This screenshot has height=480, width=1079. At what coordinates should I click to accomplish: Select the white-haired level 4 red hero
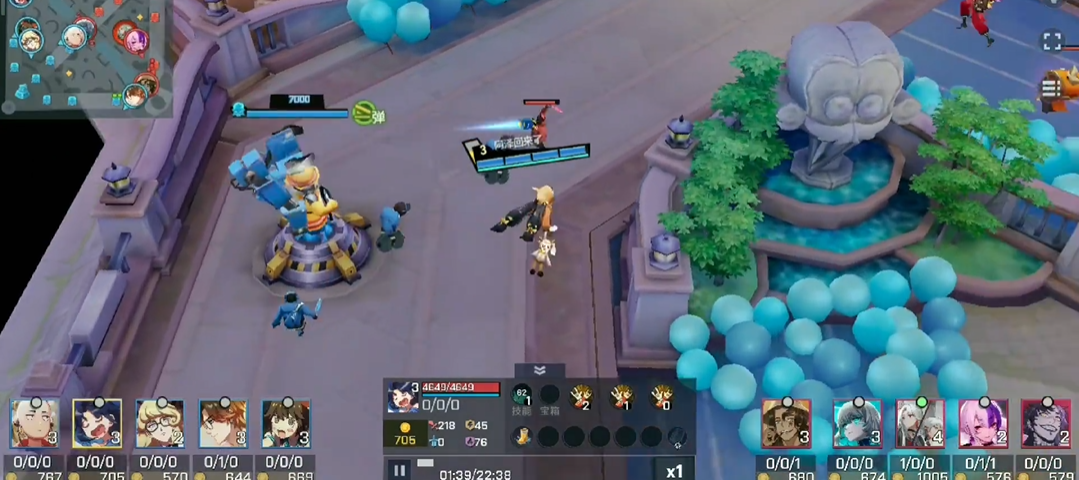coord(920,424)
